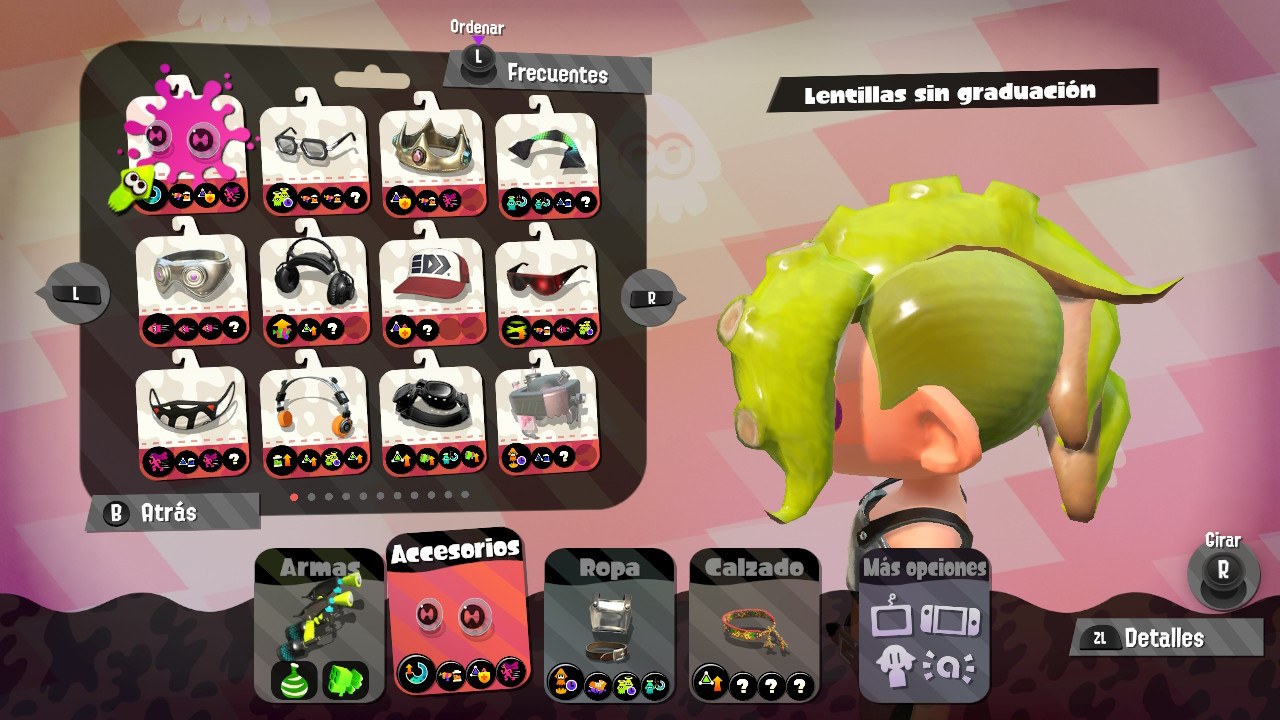Select the white face mask headgear
This screenshot has height=720, width=1280.
(x=192, y=412)
